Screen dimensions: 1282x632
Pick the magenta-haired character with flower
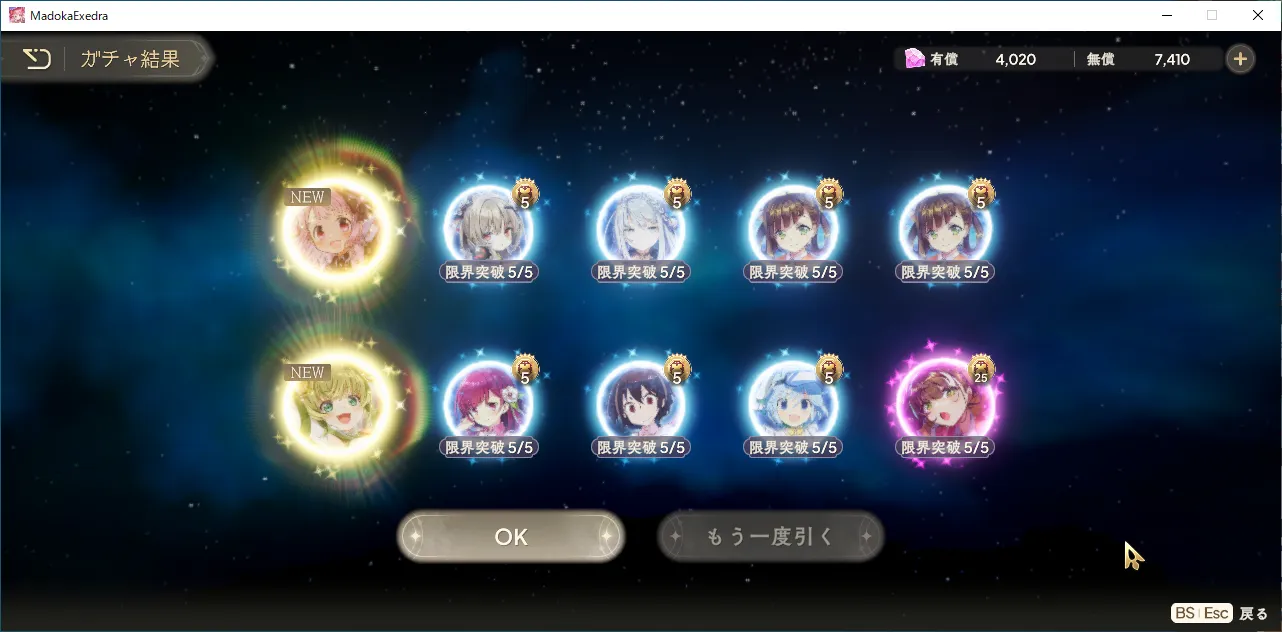pos(488,405)
